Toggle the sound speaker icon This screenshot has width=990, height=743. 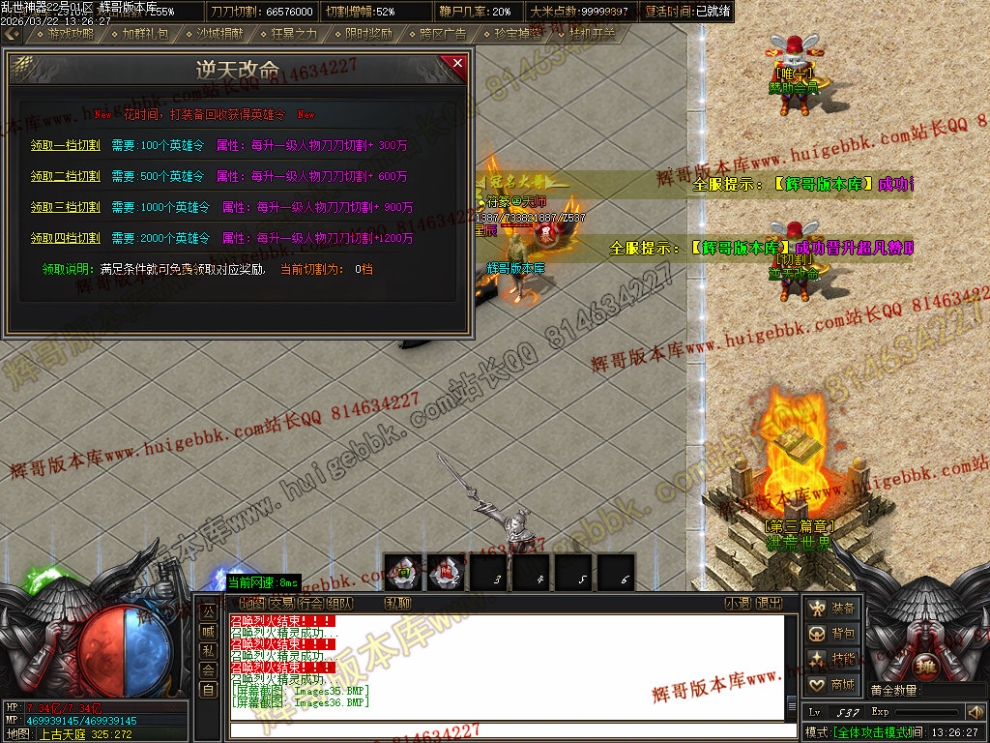(975, 712)
